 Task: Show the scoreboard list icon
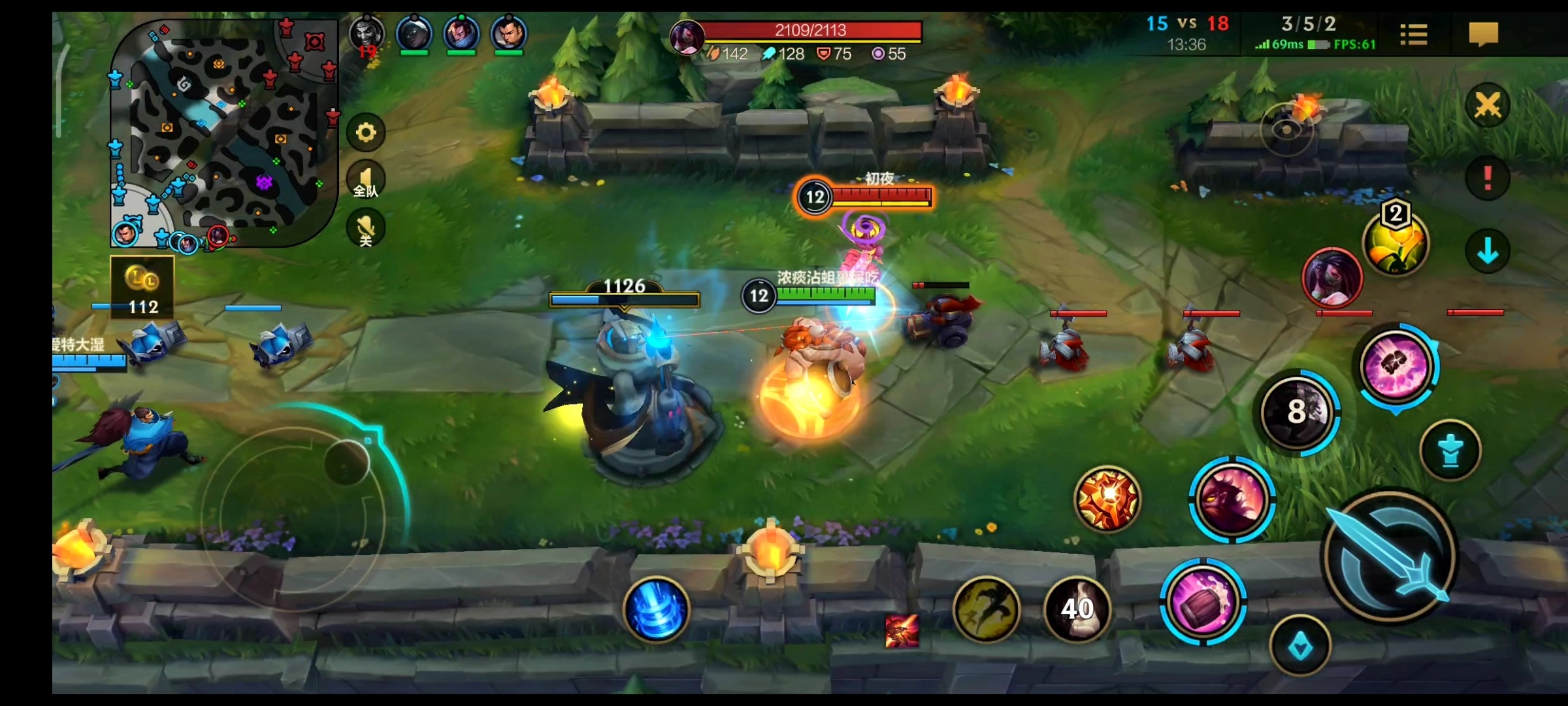point(1414,34)
